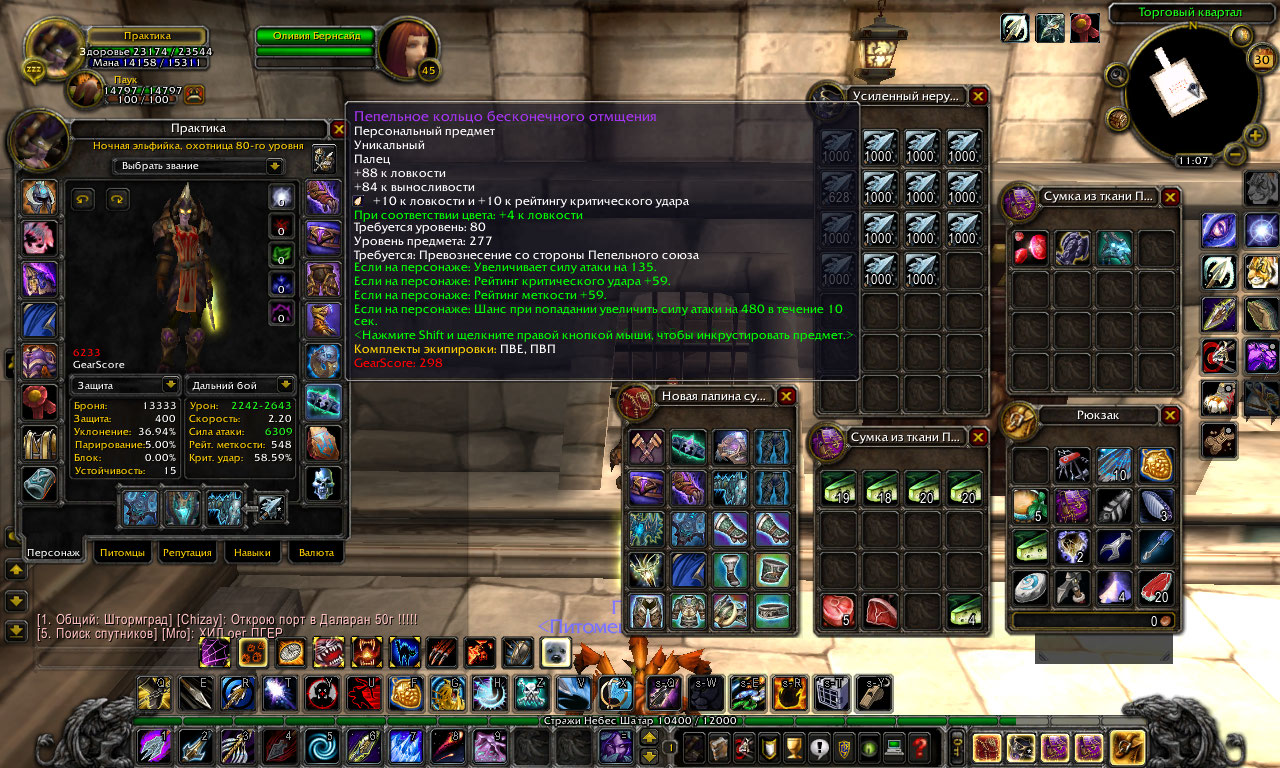1280x768 pixels.
Task: Click the Торговый квартал zone label
Action: click(x=1190, y=13)
